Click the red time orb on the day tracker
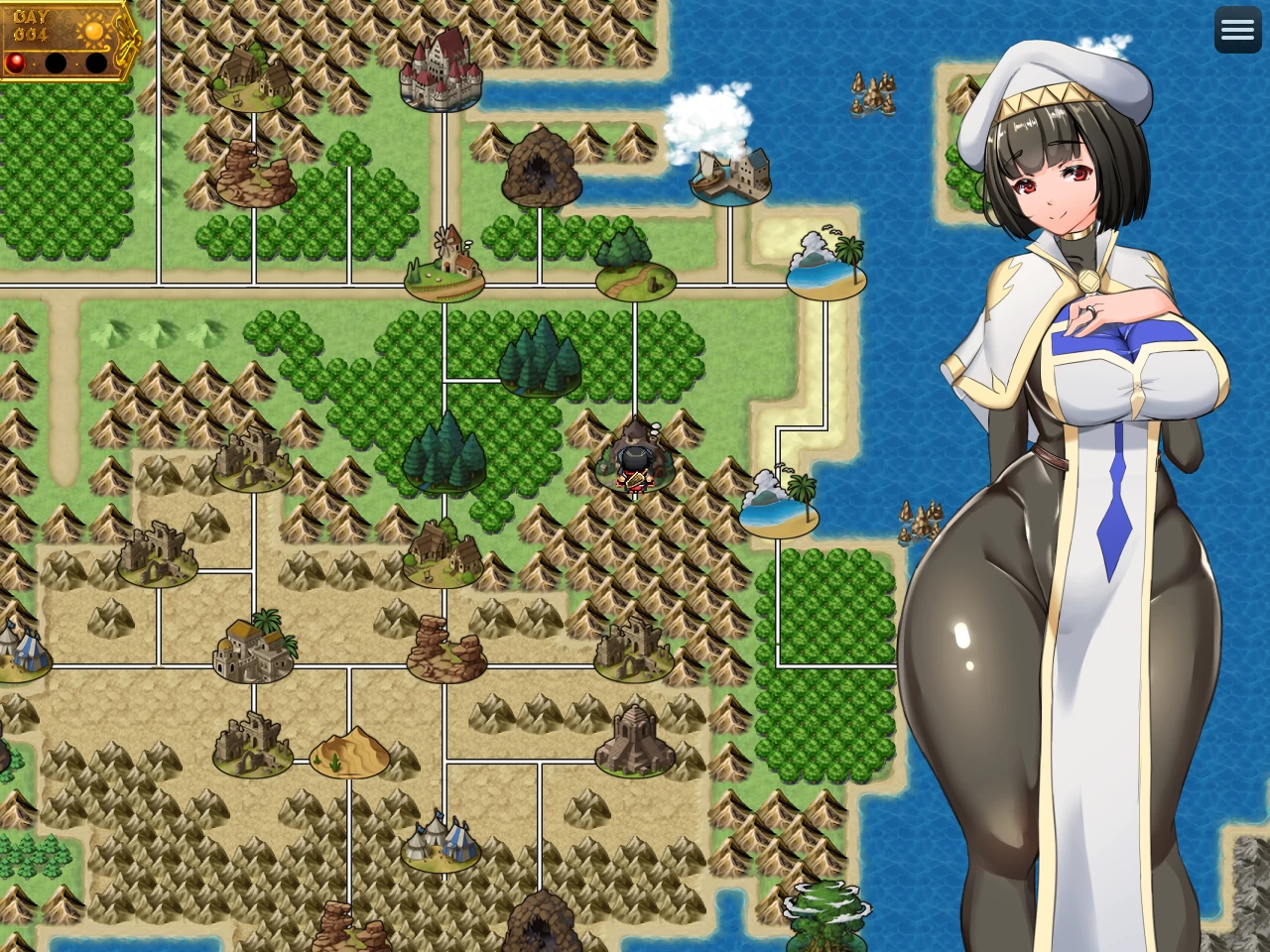Viewport: 1270px width, 952px height. [14, 61]
